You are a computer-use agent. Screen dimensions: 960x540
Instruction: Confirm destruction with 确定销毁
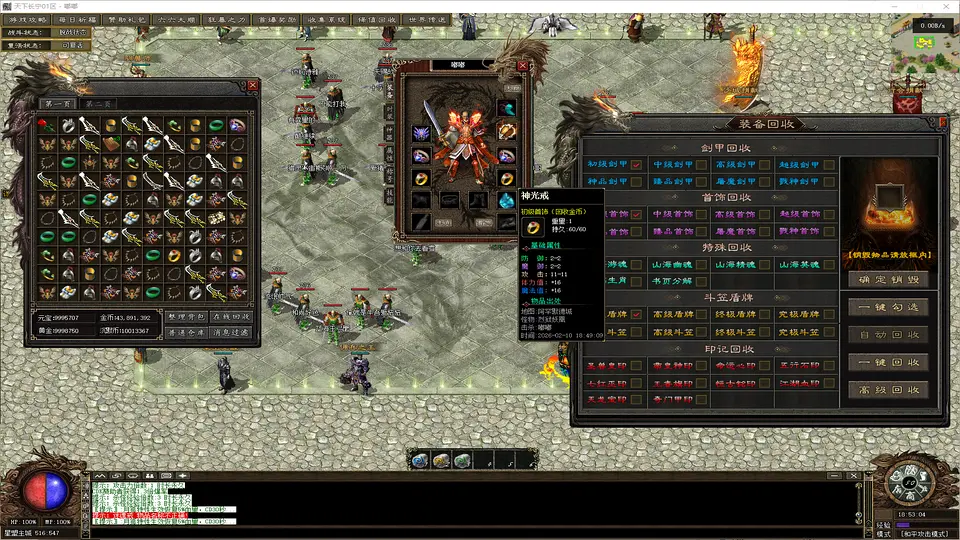point(888,279)
